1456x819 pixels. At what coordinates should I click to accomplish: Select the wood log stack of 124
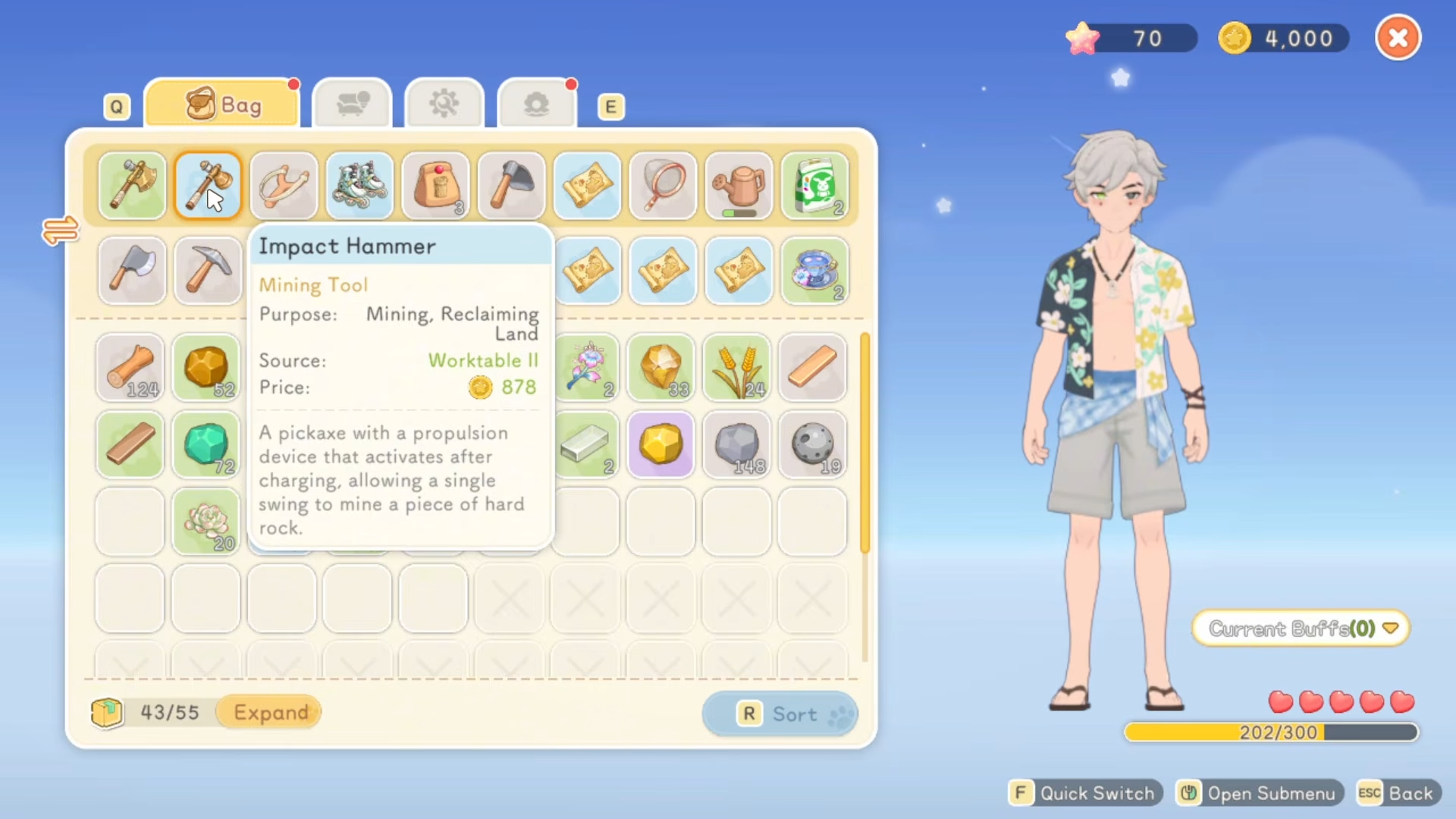(x=130, y=368)
